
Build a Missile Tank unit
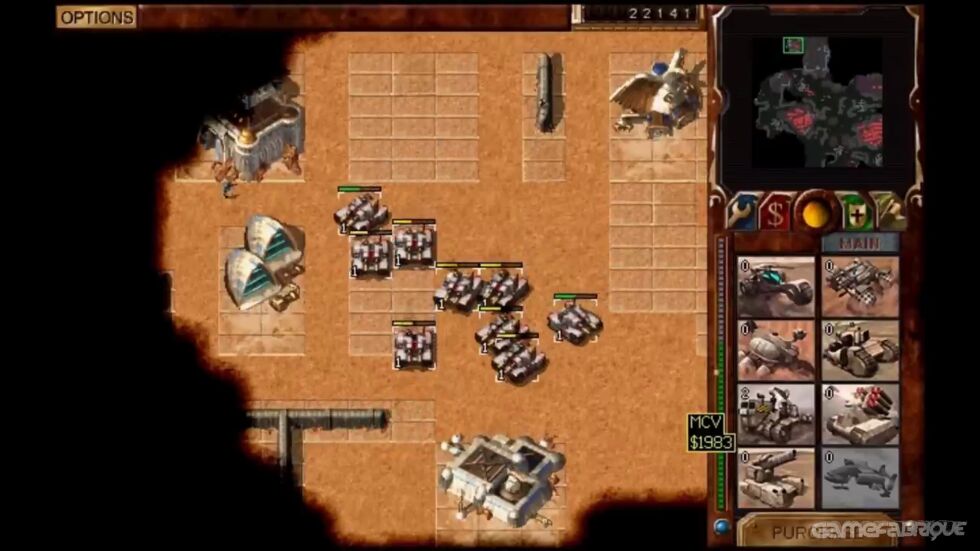(860, 414)
